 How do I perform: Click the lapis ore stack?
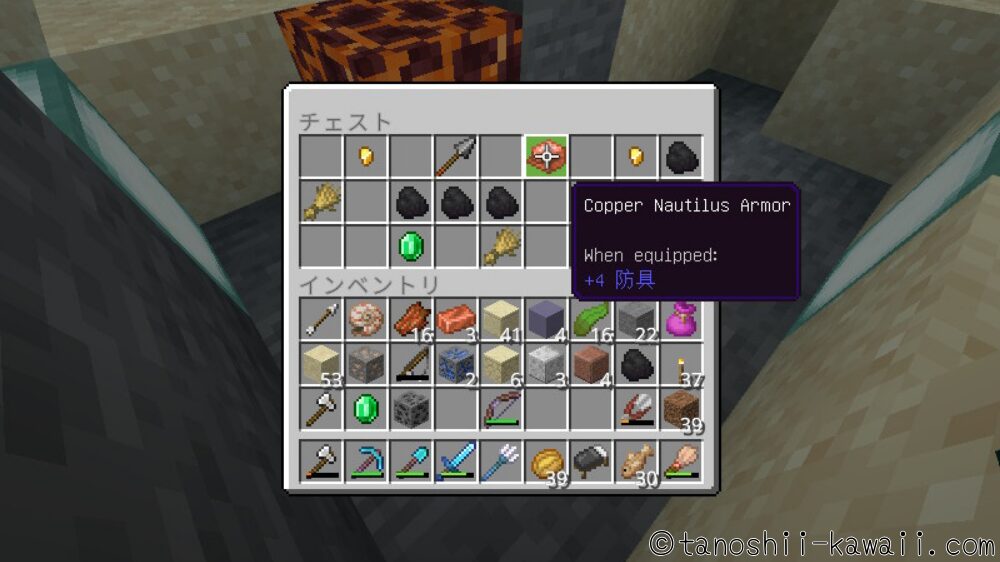[x=455, y=364]
